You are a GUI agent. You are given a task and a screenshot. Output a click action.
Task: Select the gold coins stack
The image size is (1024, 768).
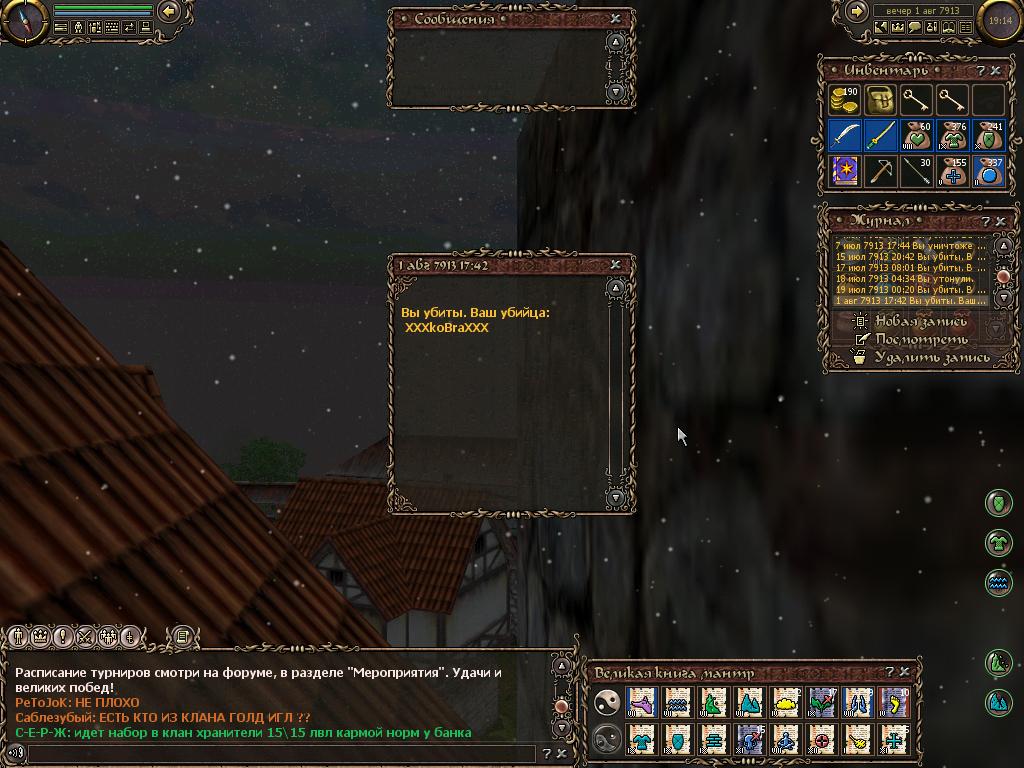pos(845,100)
